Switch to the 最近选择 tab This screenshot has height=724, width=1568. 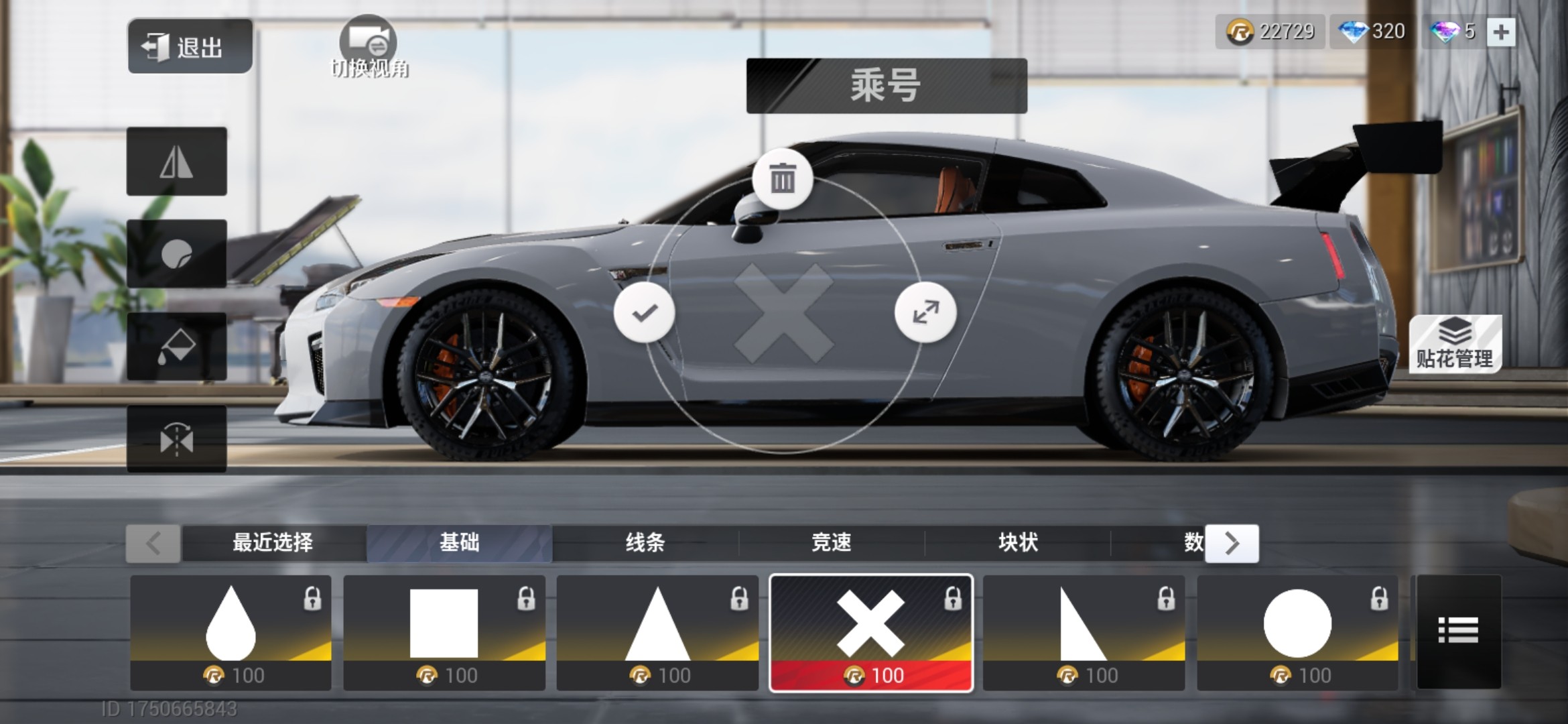273,542
